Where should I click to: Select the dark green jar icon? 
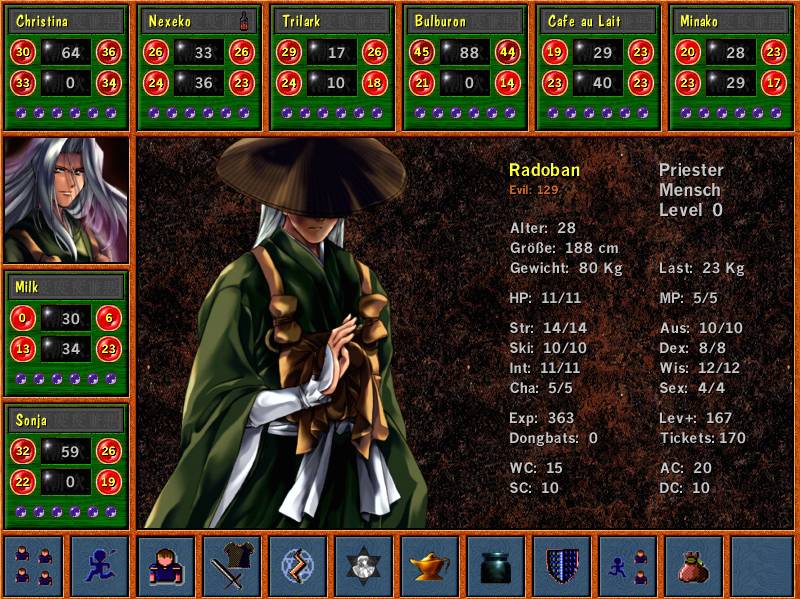[x=496, y=566]
